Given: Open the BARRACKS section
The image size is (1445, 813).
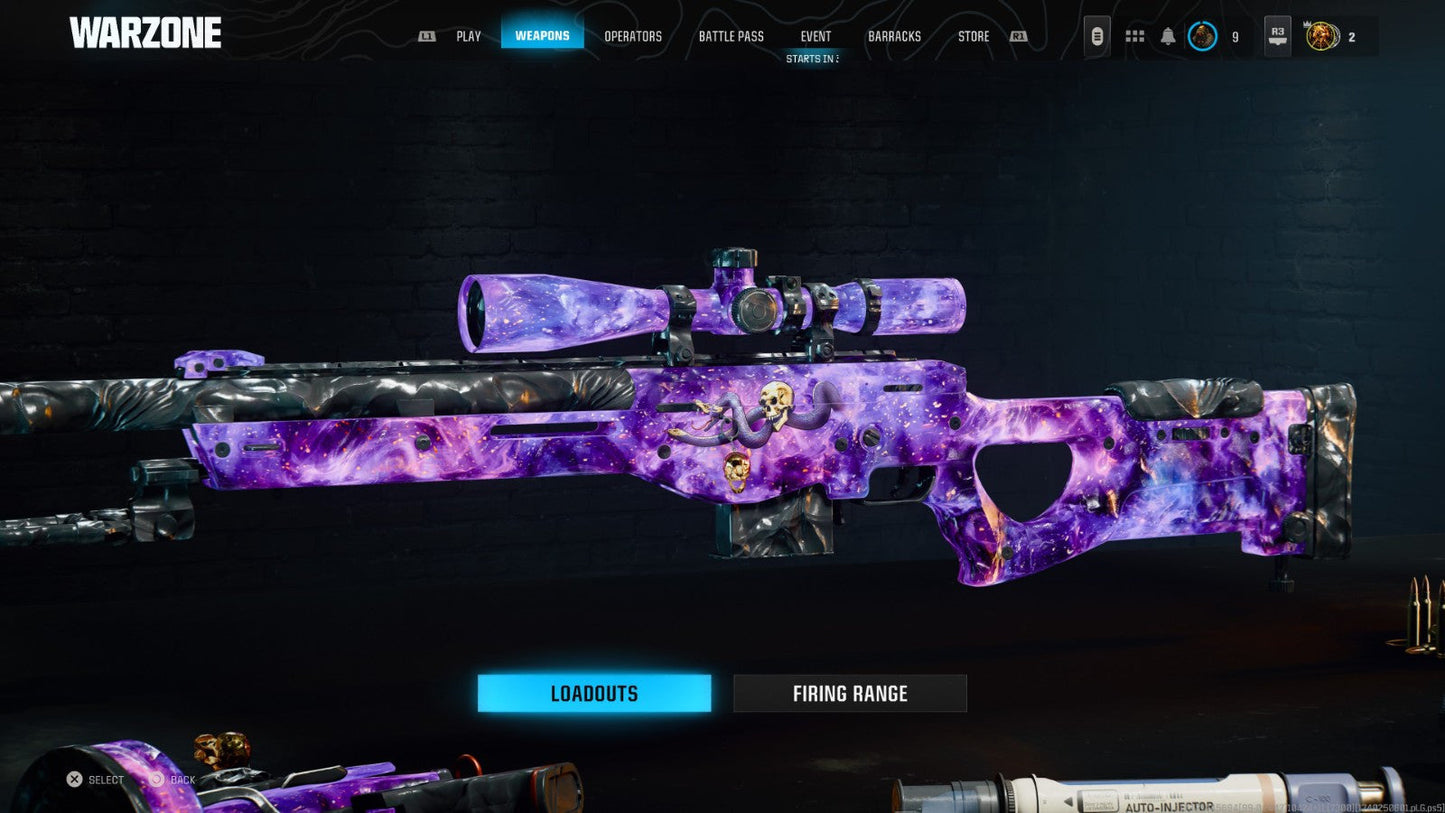Looking at the screenshot, I should click(893, 36).
